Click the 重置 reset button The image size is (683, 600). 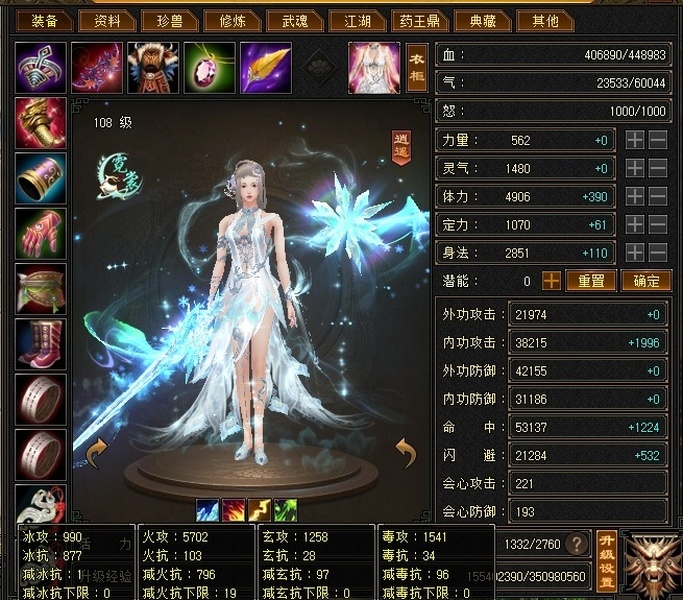590,282
